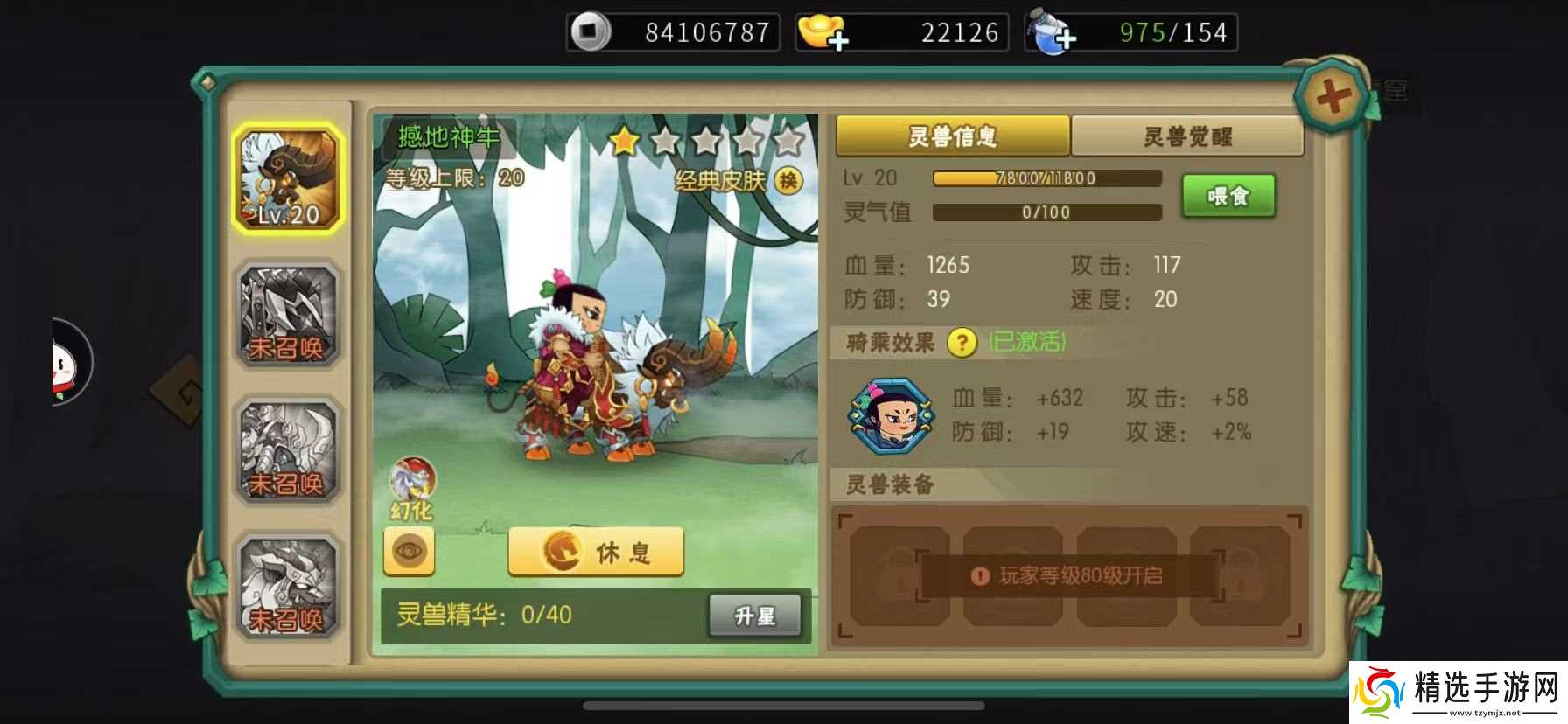
Task: Select the 幻化 transformation icon
Action: (414, 484)
